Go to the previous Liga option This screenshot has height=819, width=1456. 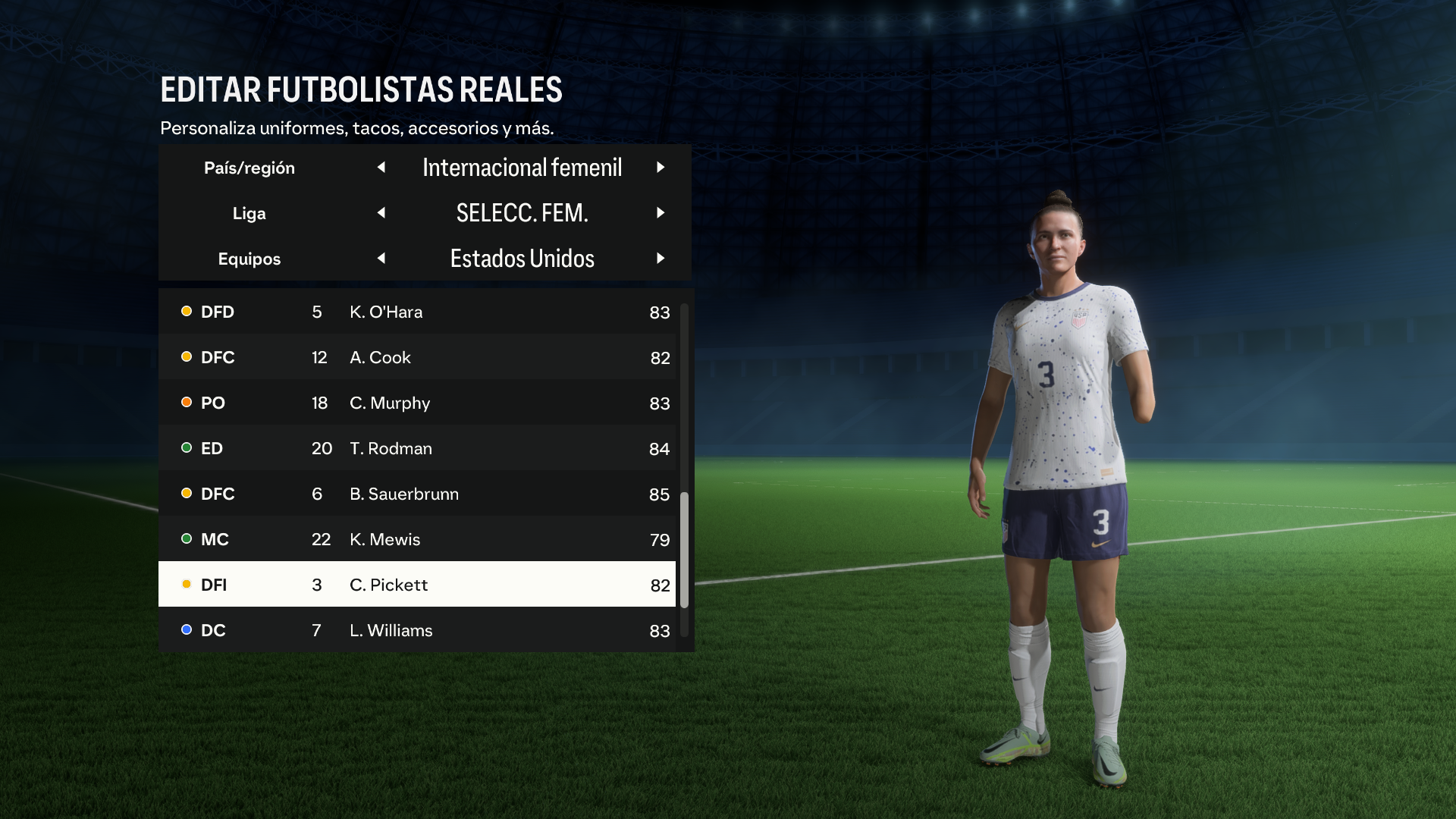tap(381, 213)
